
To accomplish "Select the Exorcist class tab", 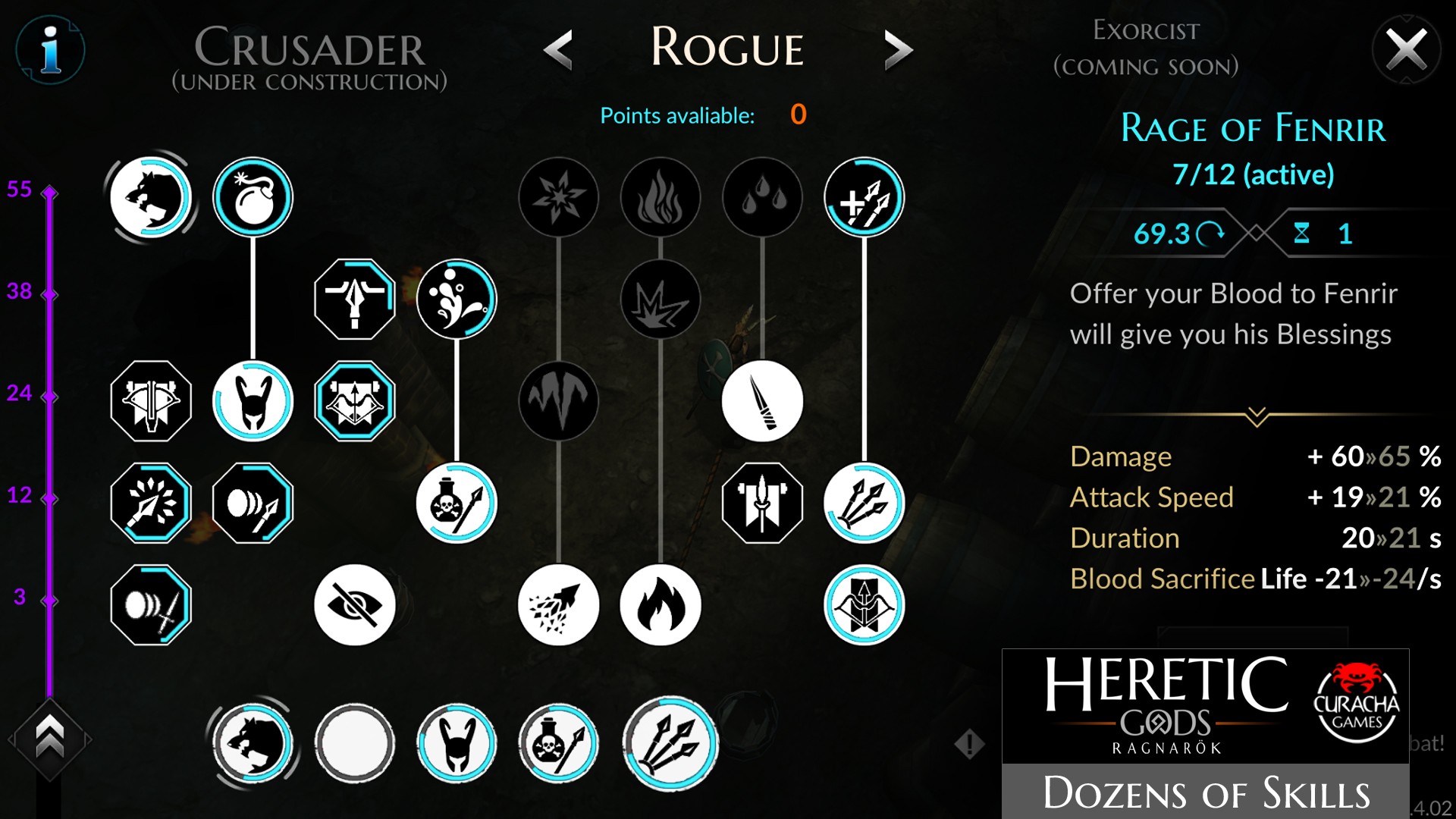I will point(1146,49).
